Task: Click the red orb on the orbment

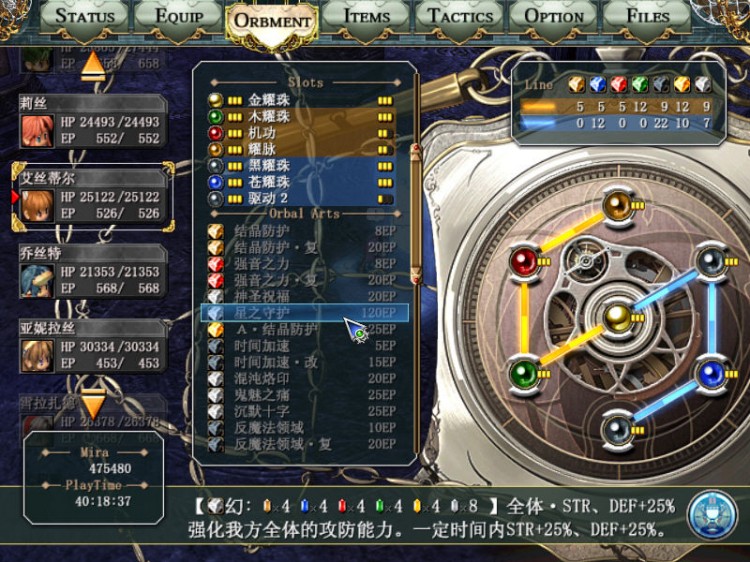Action: pyautogui.click(x=523, y=262)
